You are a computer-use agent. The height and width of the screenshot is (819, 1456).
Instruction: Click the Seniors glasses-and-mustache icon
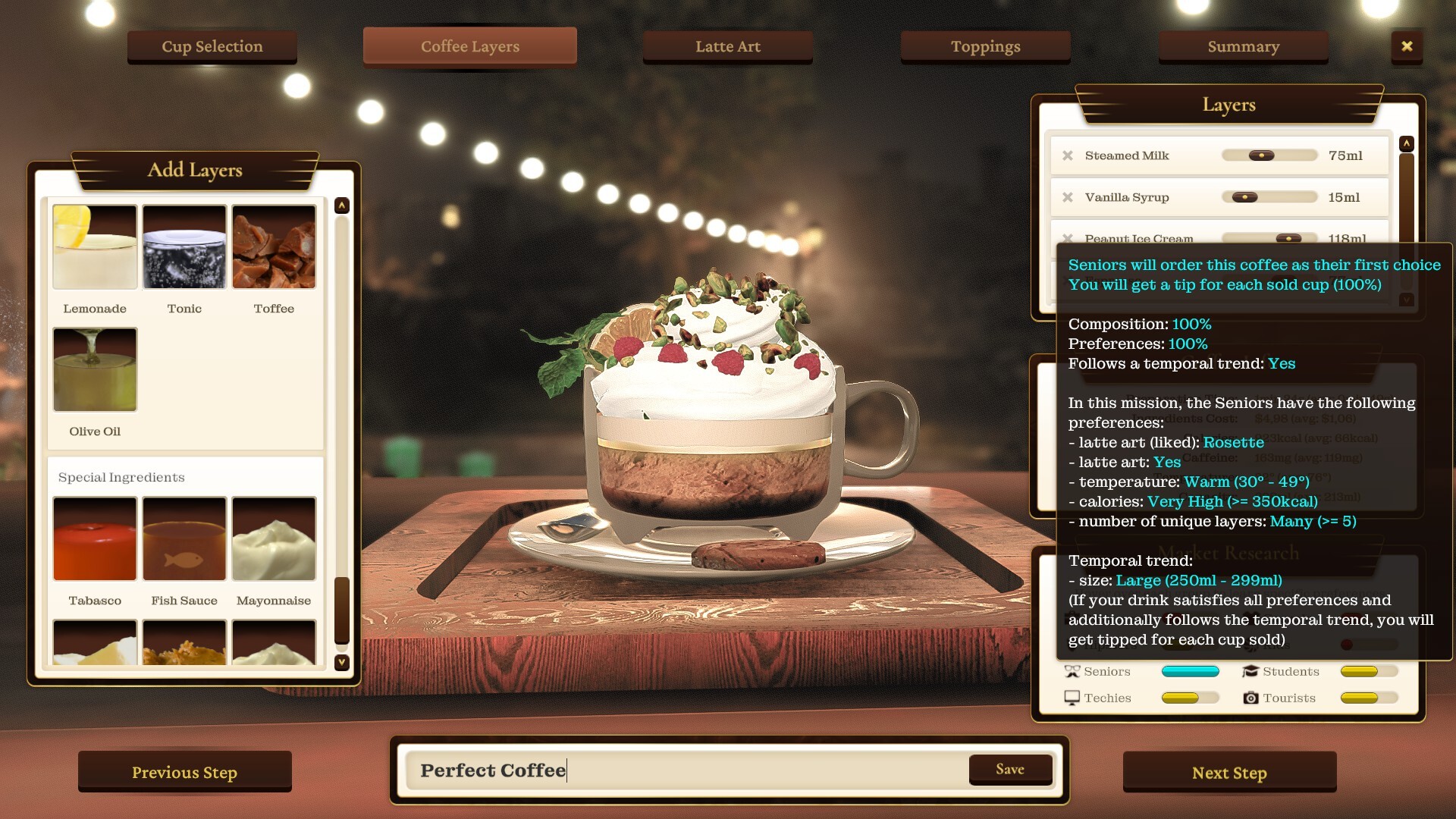[x=1072, y=671]
